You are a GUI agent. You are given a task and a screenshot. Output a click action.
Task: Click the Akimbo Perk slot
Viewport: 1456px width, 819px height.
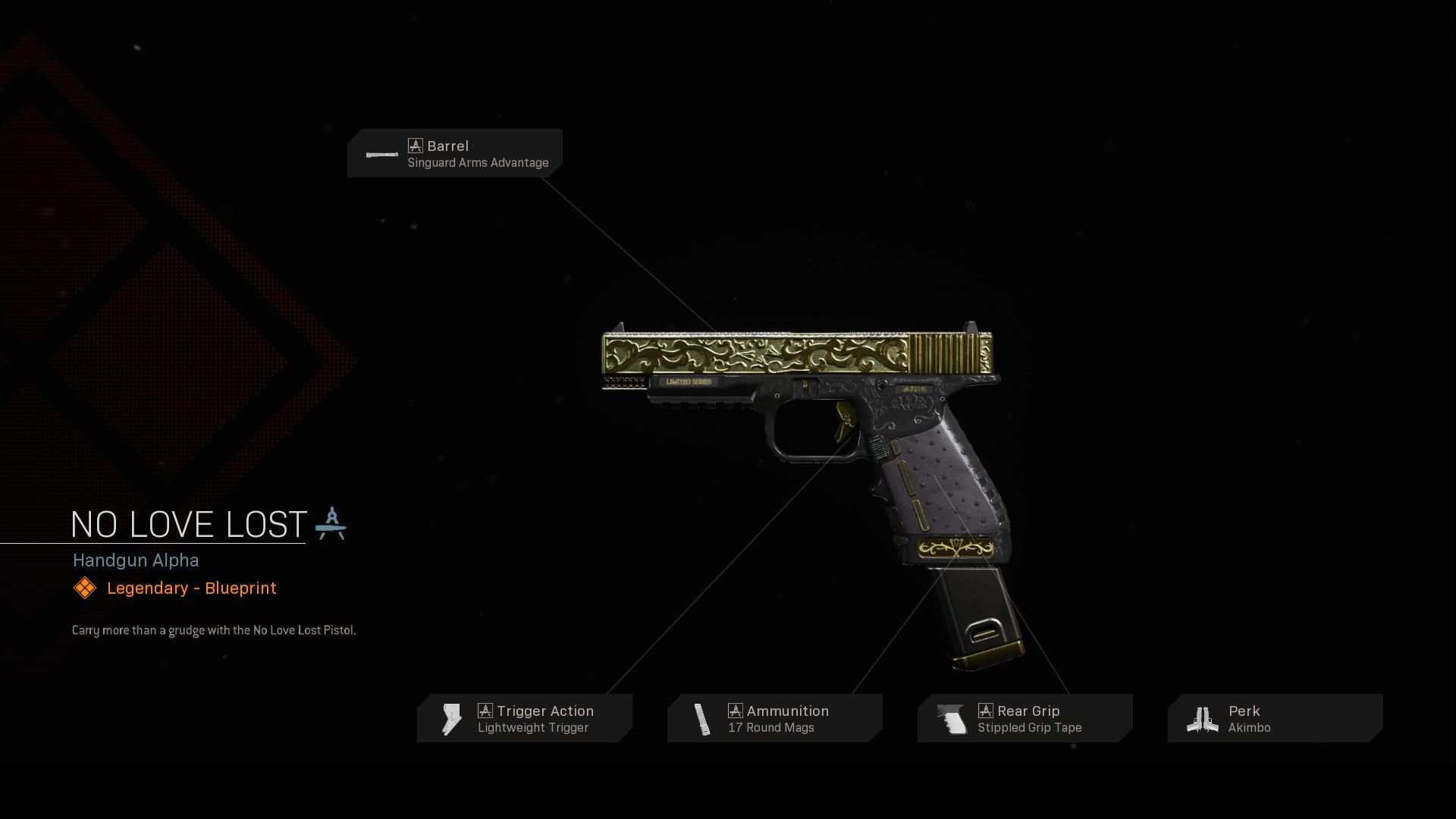coord(1276,718)
